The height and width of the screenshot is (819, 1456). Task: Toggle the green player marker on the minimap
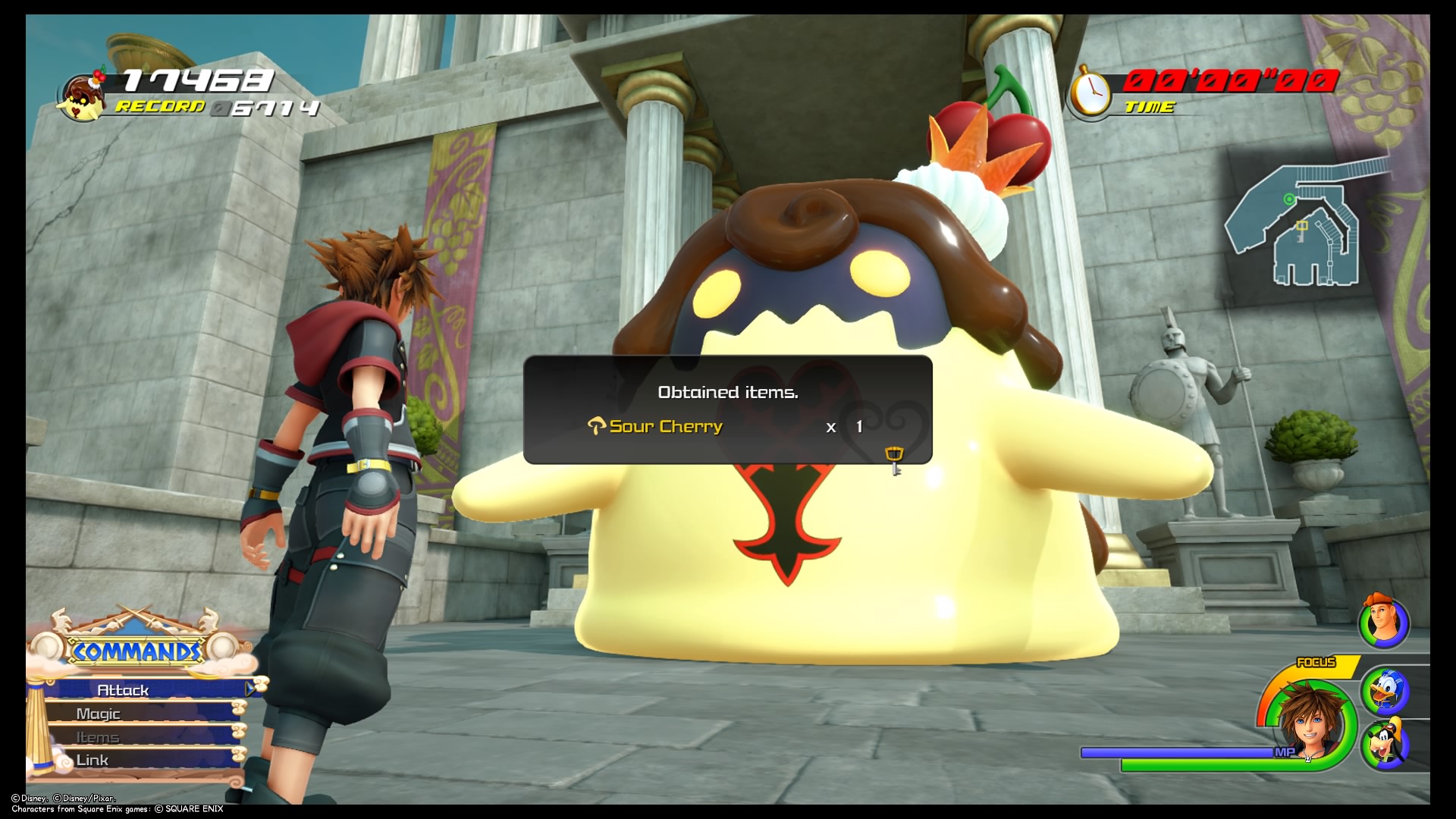(1290, 199)
